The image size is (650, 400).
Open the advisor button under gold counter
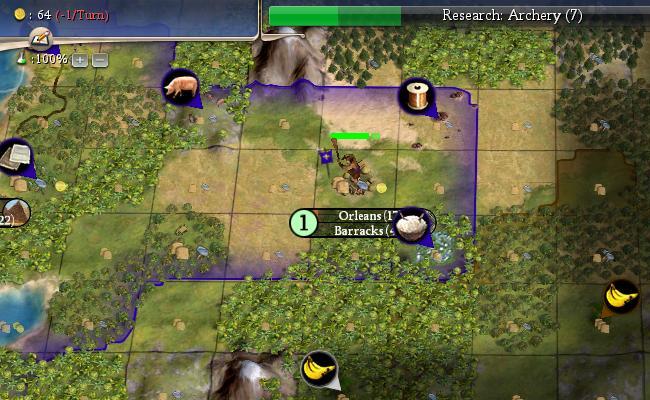40,38
